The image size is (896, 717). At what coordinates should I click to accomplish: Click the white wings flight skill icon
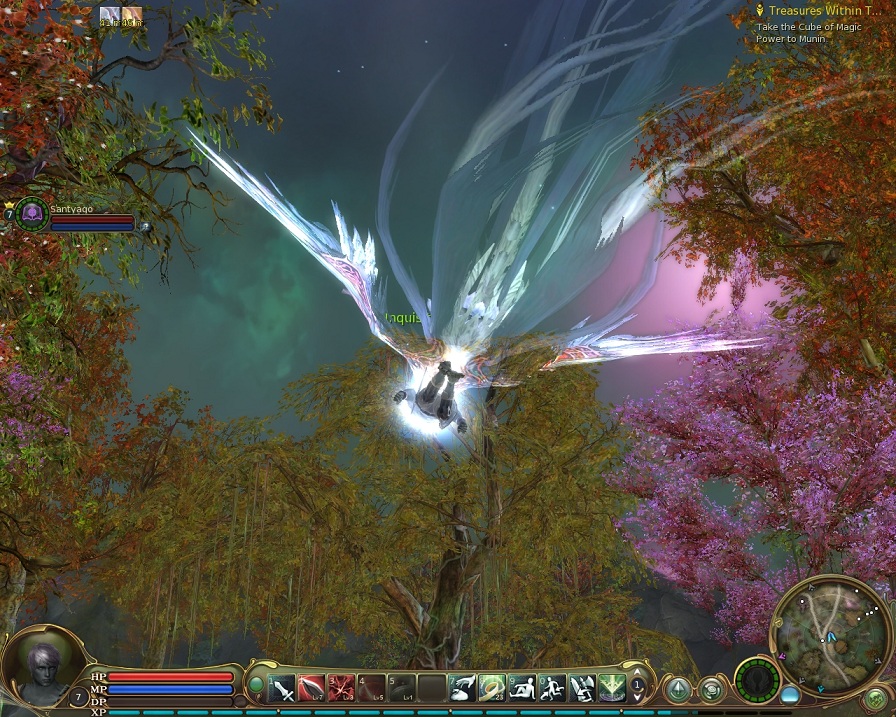(582, 688)
